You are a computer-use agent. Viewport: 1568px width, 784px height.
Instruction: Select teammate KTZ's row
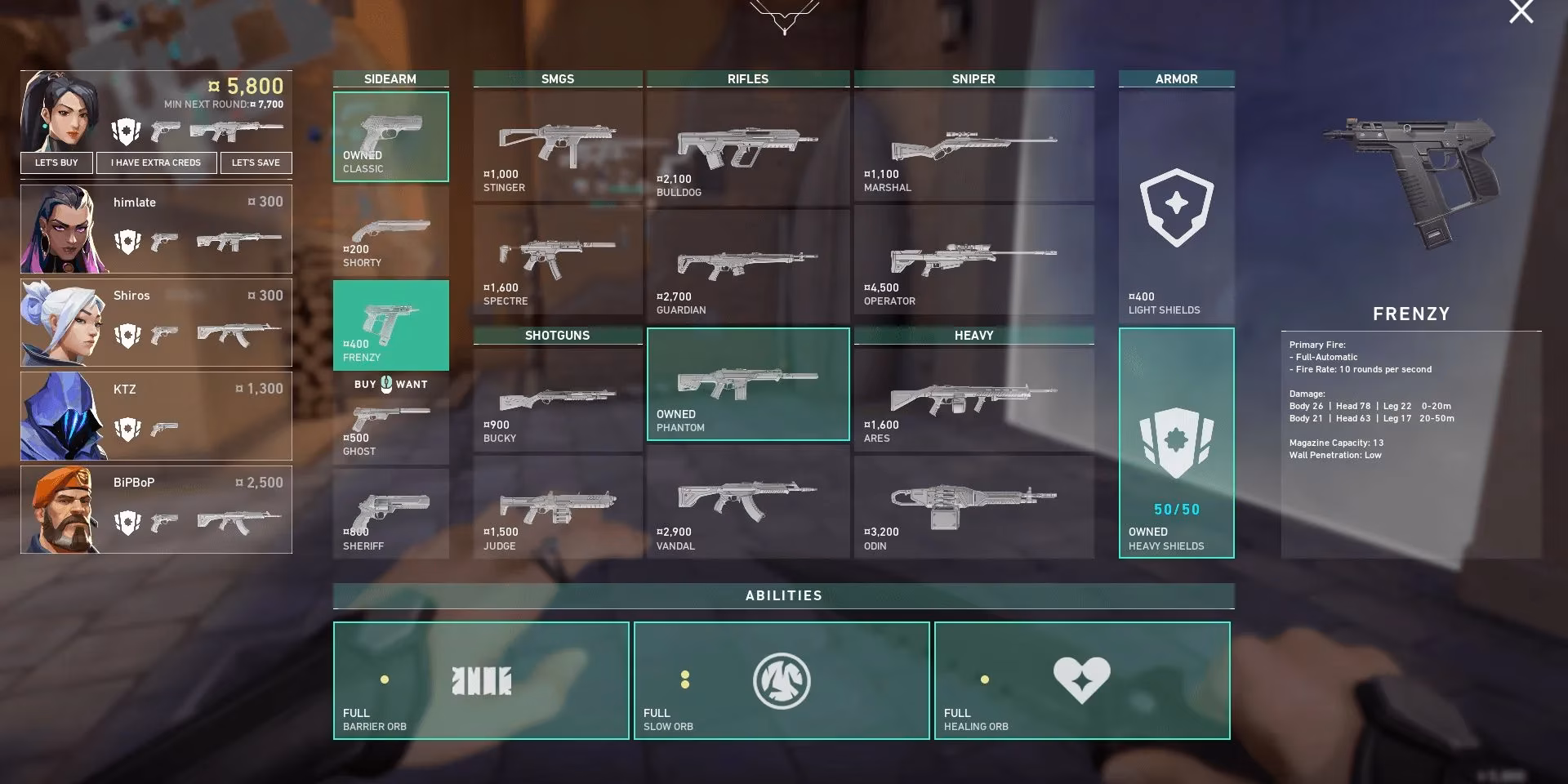156,416
